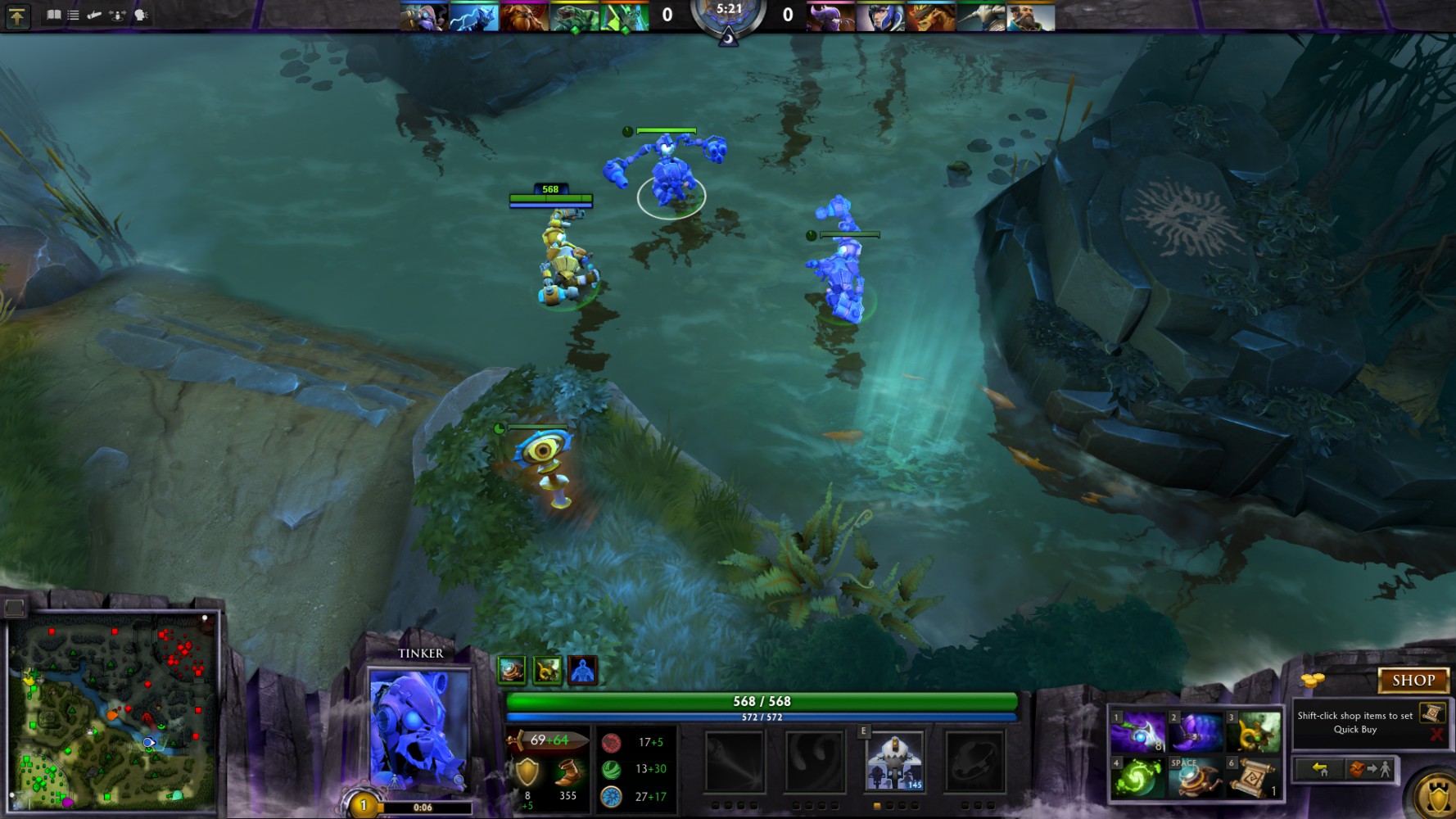Viewport: 1456px width, 819px height.
Task: Toggle the combat log list icon at top left
Action: [74, 14]
